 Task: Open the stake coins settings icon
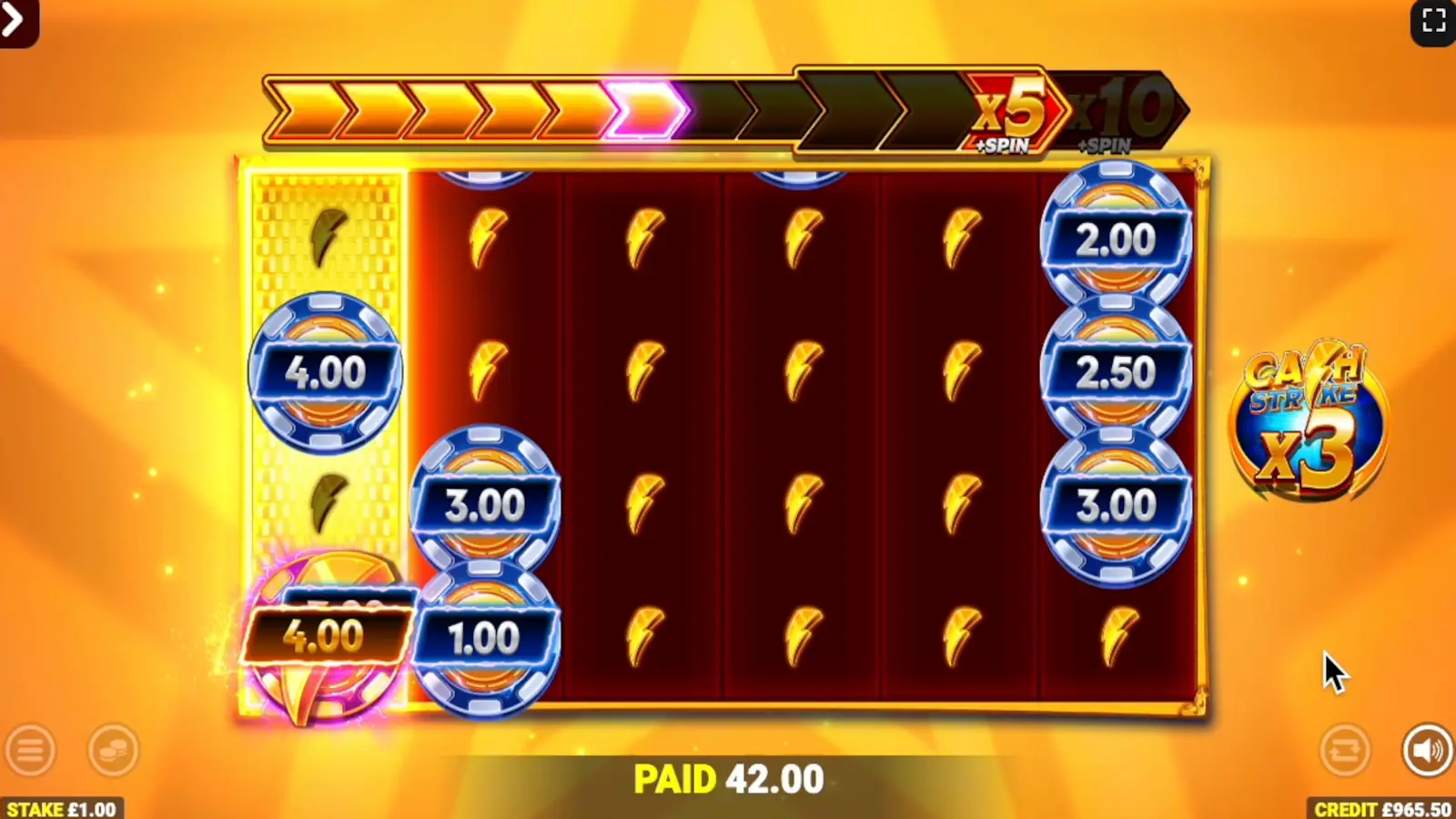click(113, 751)
